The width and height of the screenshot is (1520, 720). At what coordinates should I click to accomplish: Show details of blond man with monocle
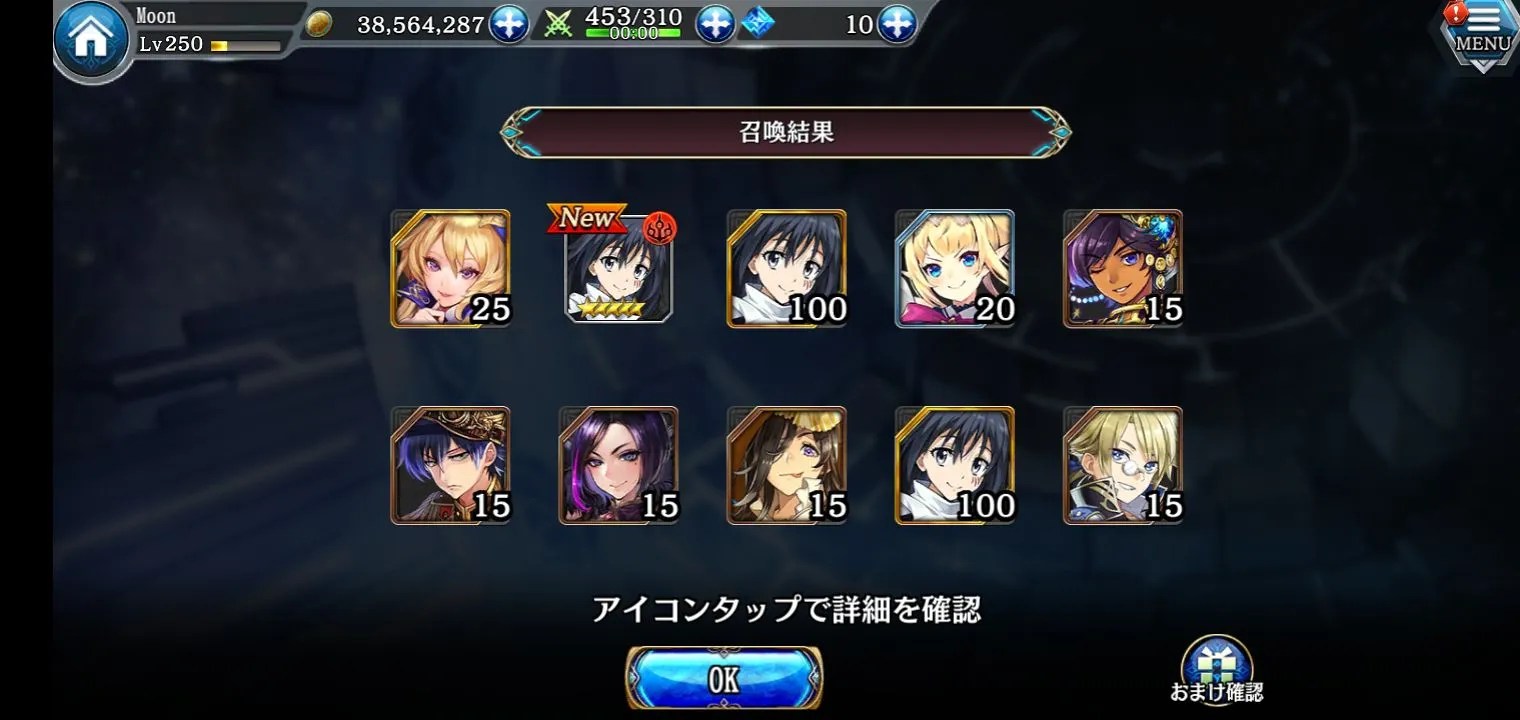1123,465
